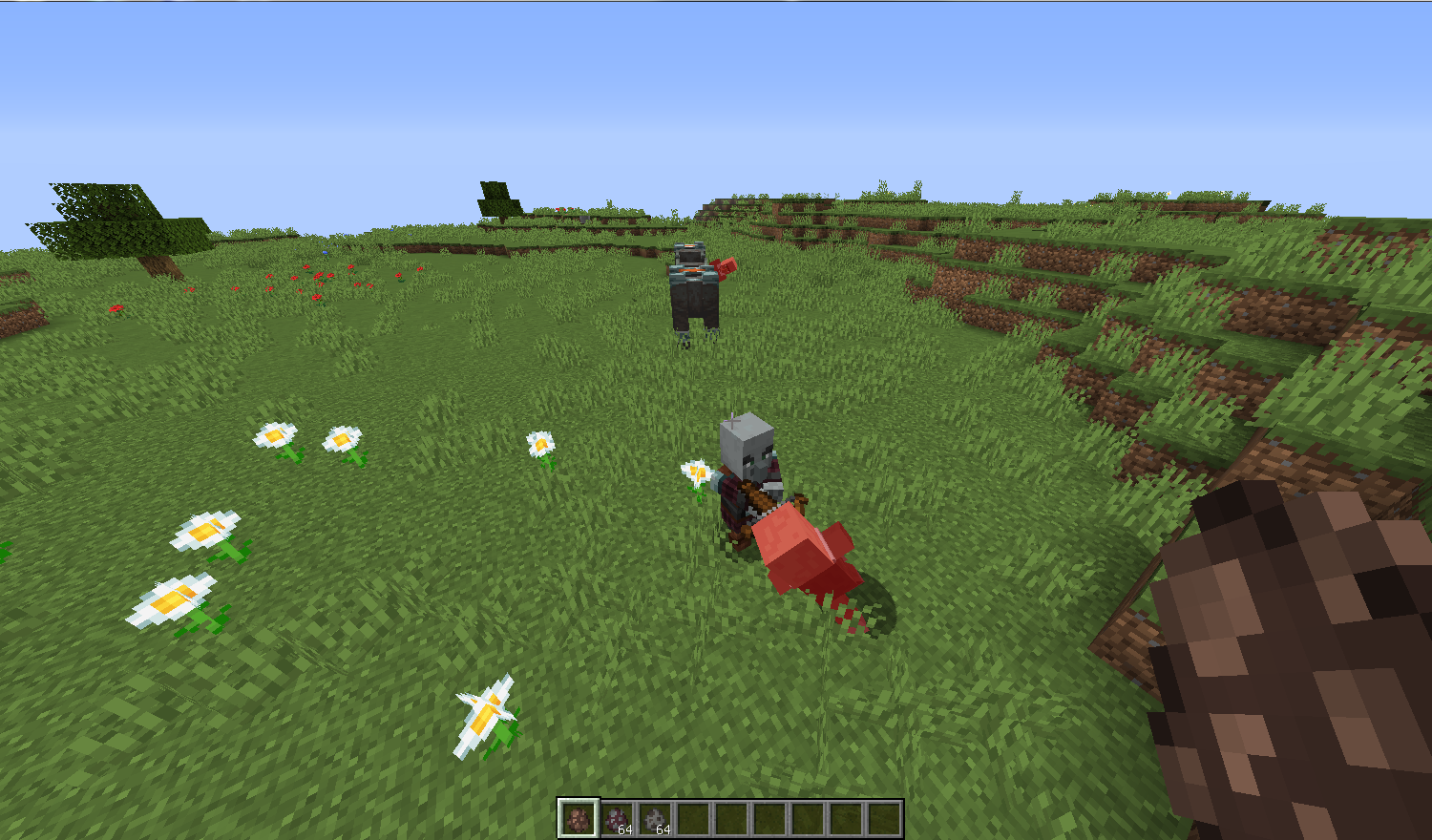This screenshot has width=1432, height=840.
Task: Click the oxeye daisy near the pillager
Action: coord(698,472)
